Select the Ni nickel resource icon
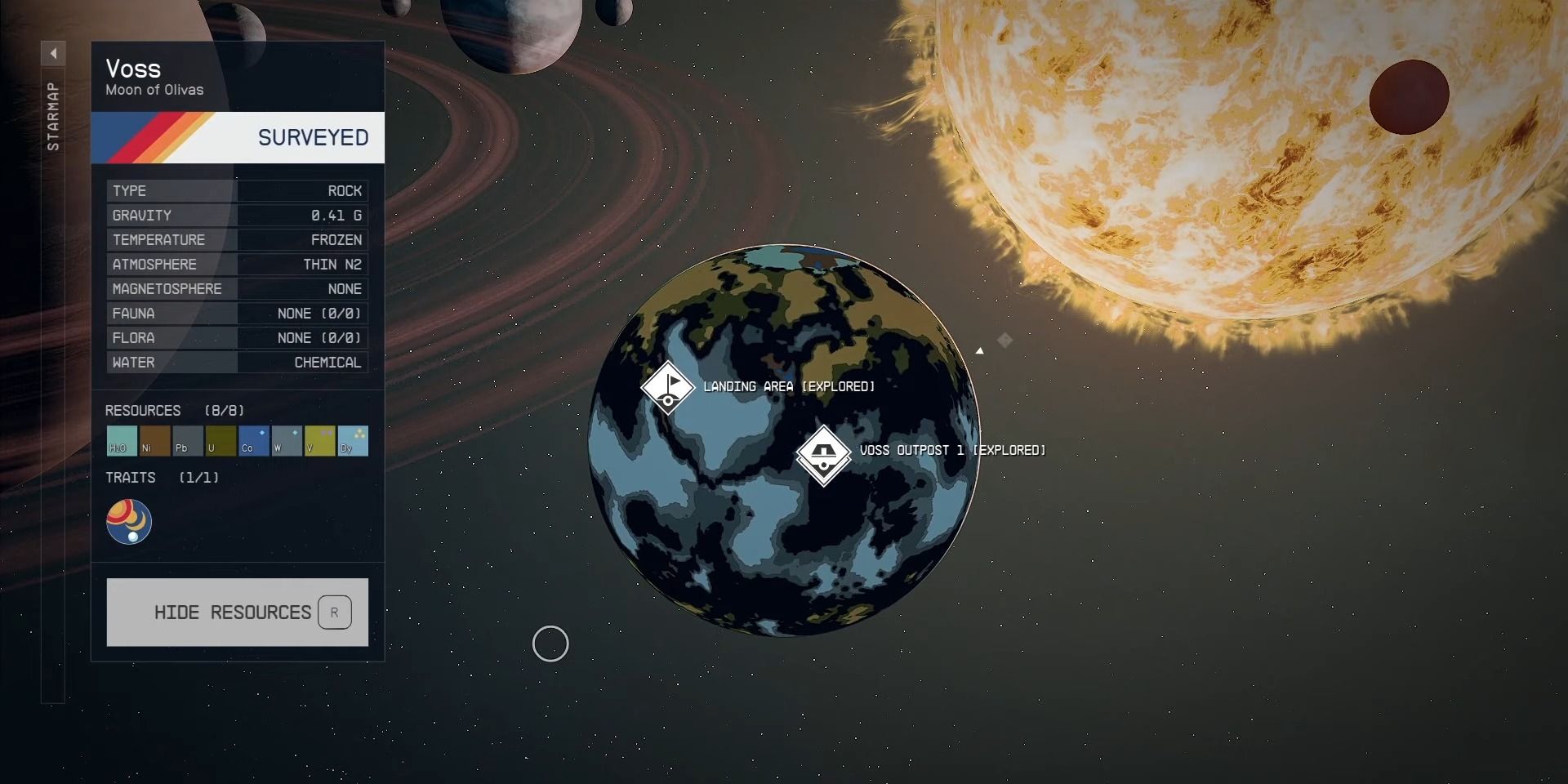This screenshot has height=784, width=1568. pyautogui.click(x=154, y=441)
